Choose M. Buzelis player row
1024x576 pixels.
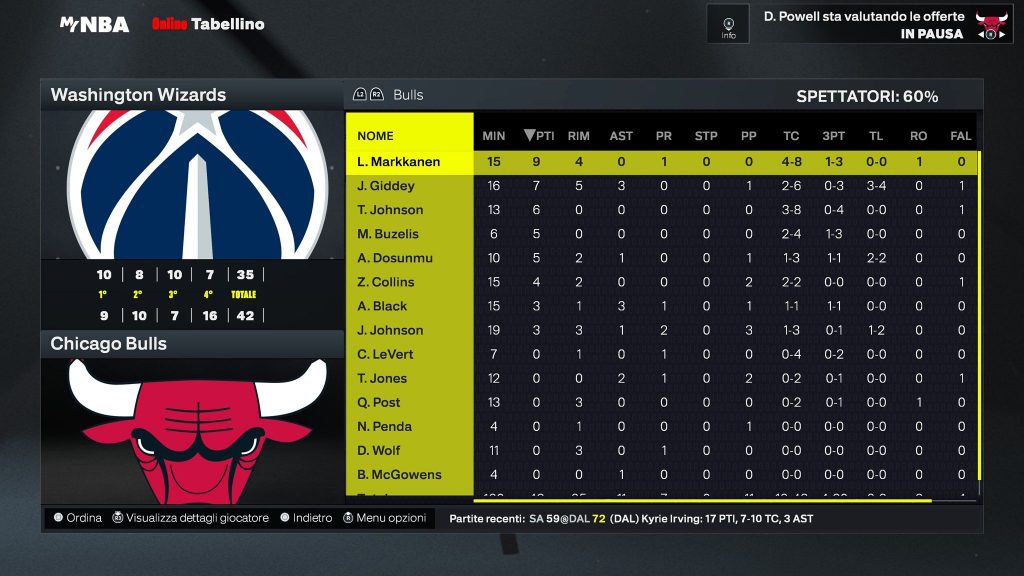coord(388,234)
